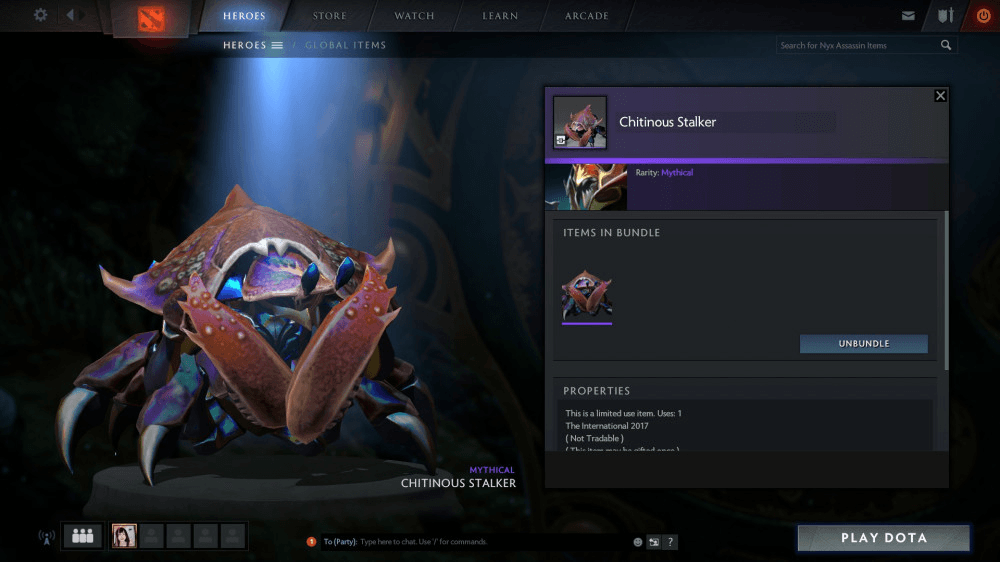
Task: Start matchmaking with Play Dota
Action: click(883, 538)
